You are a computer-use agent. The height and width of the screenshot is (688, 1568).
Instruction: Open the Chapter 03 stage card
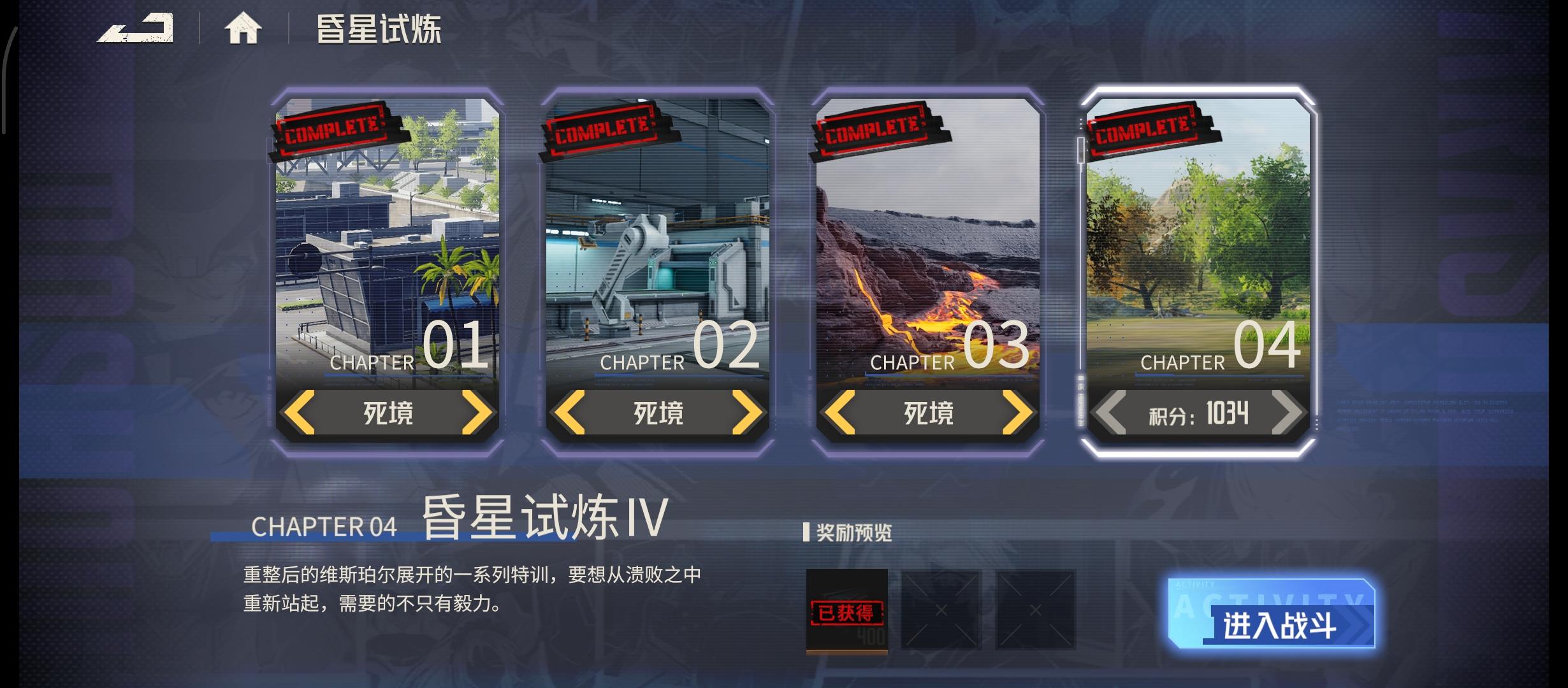coord(927,255)
